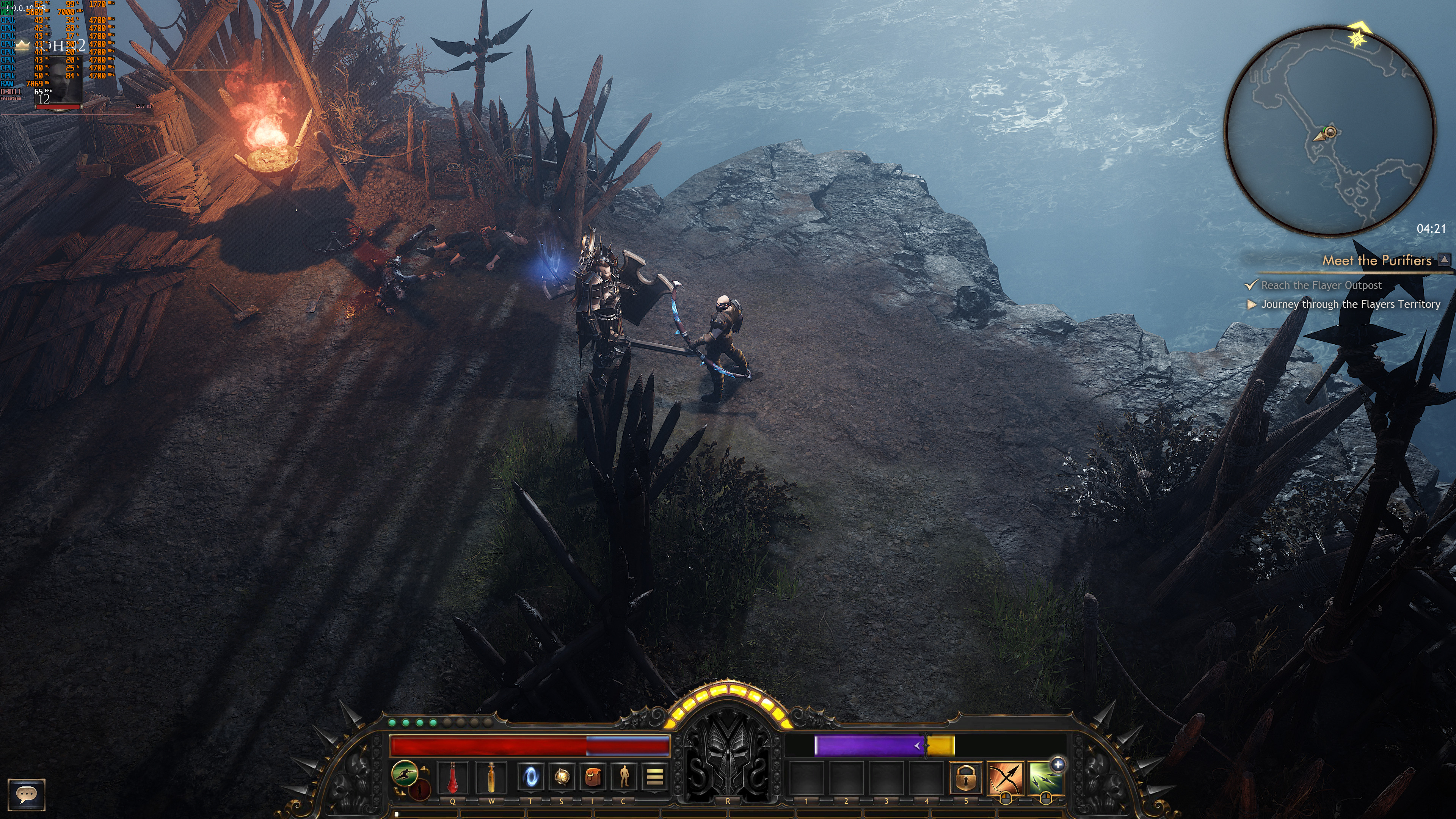Use the red health potion
This screenshot has height=819, width=1456.
453,777
